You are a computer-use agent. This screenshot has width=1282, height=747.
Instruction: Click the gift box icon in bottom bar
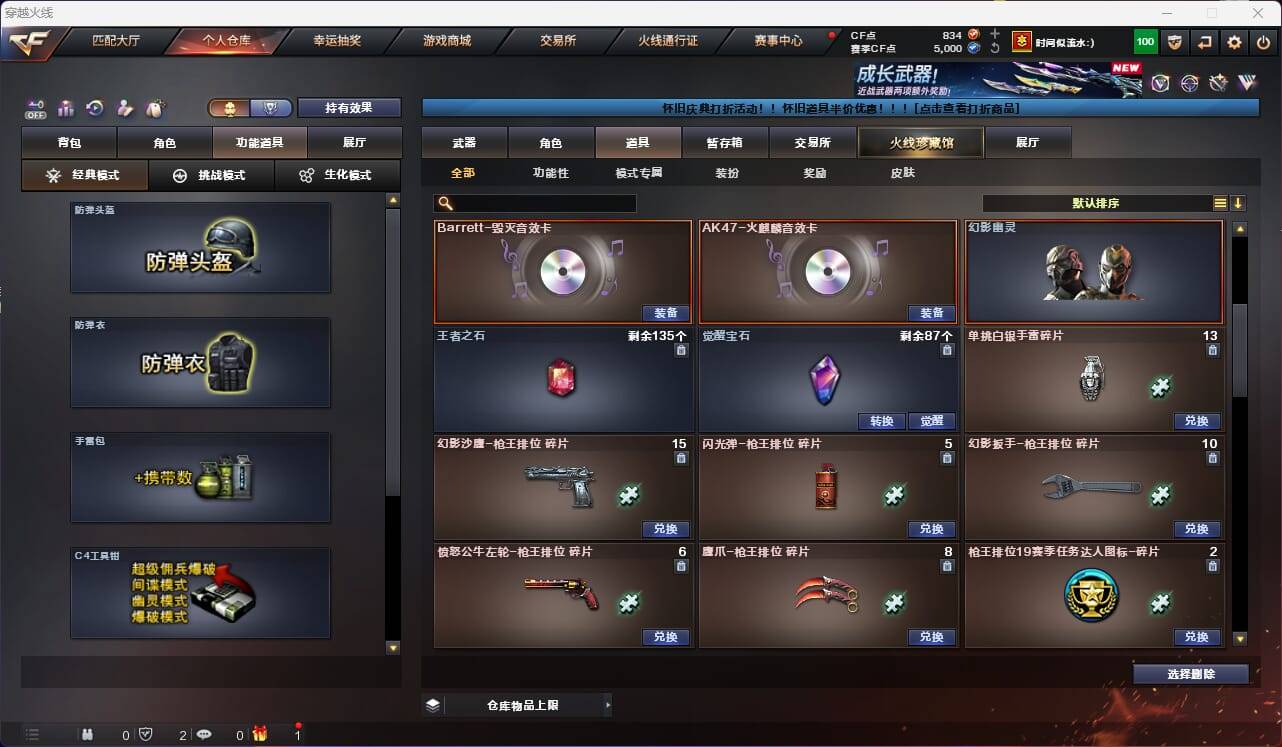point(259,734)
